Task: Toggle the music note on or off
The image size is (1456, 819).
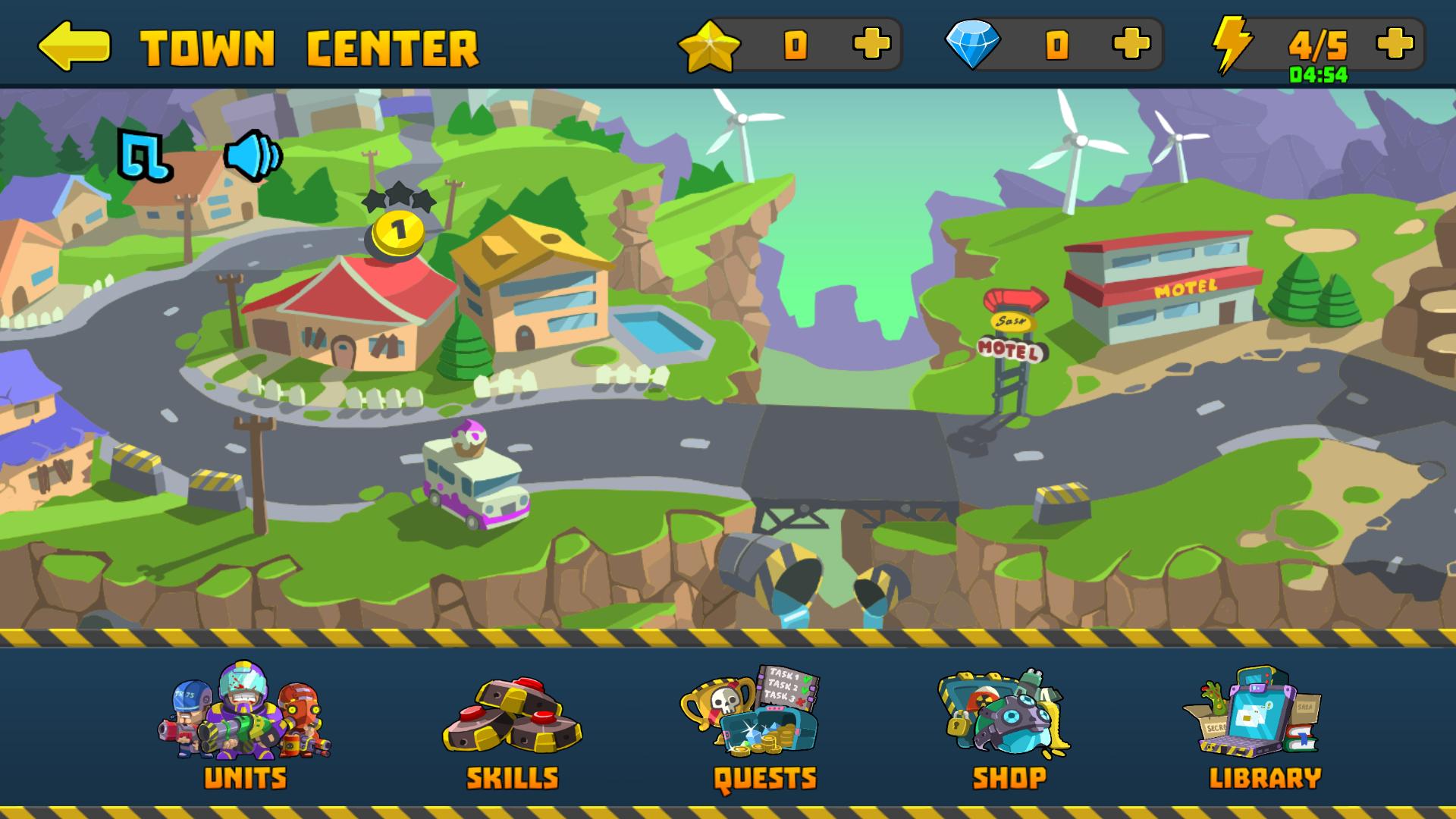Action: point(146,157)
